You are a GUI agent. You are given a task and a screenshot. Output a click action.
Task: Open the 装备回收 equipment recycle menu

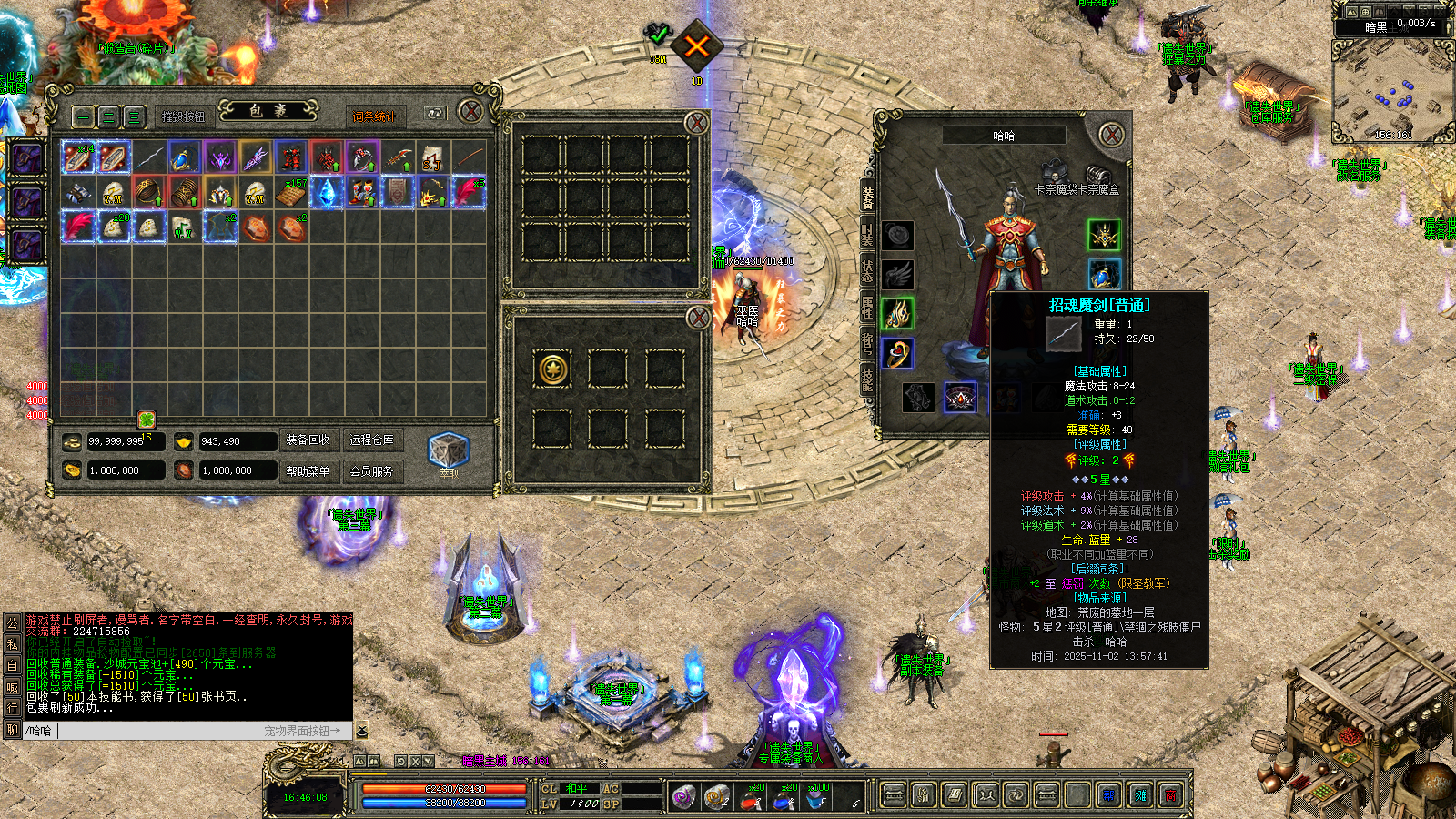(308, 440)
